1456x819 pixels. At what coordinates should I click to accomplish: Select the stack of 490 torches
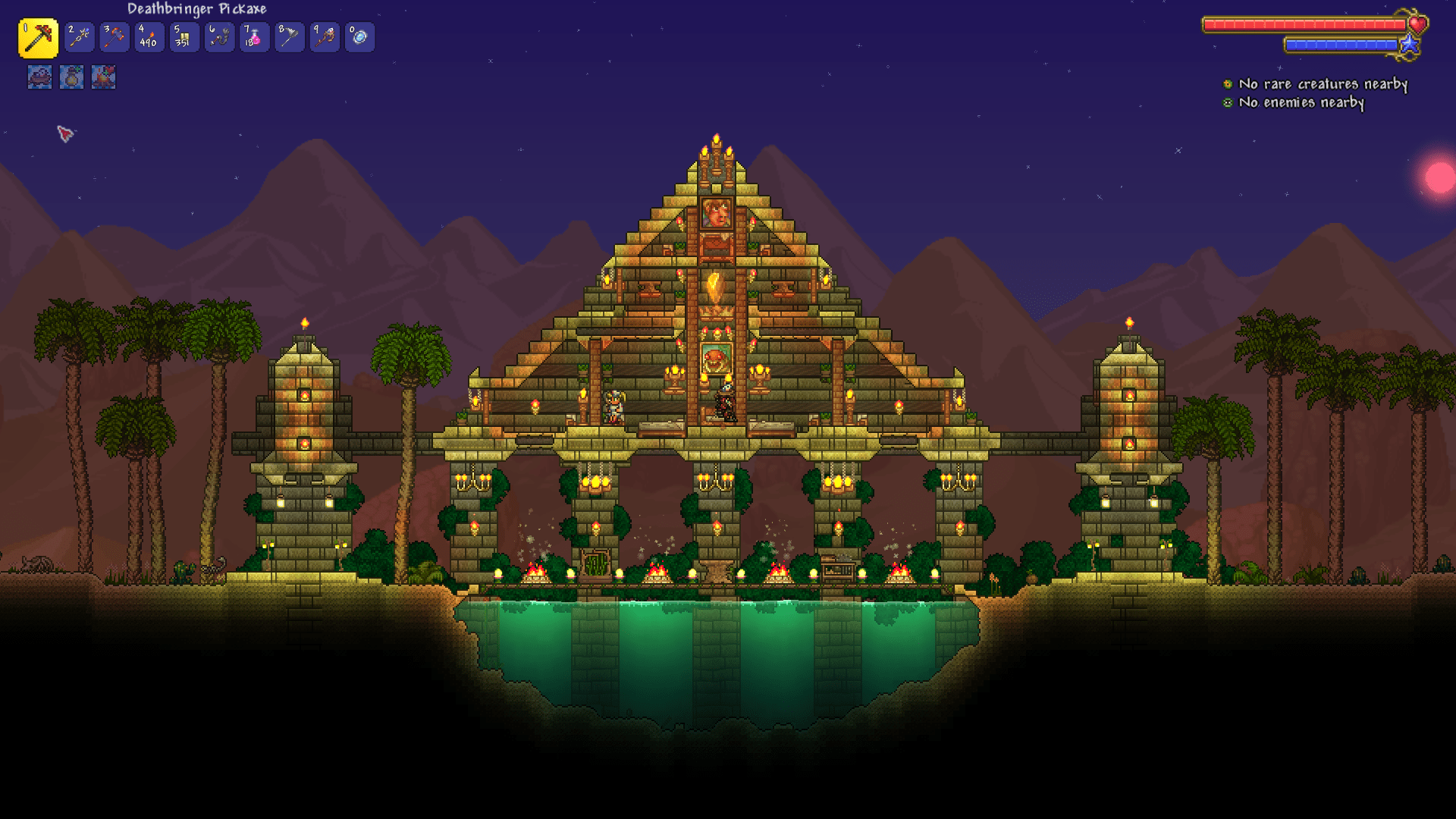(149, 36)
